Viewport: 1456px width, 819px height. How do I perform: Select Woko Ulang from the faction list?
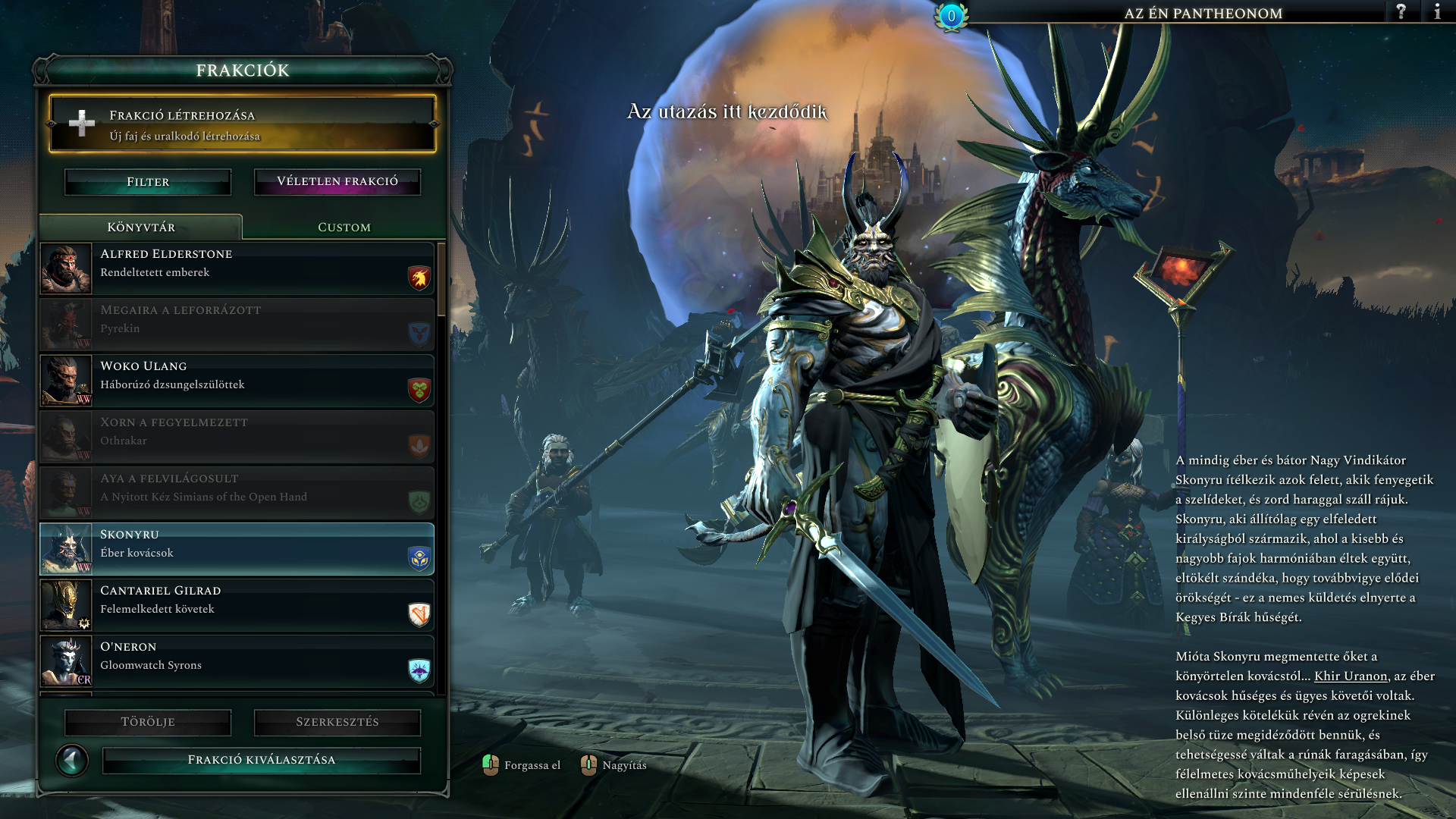237,381
